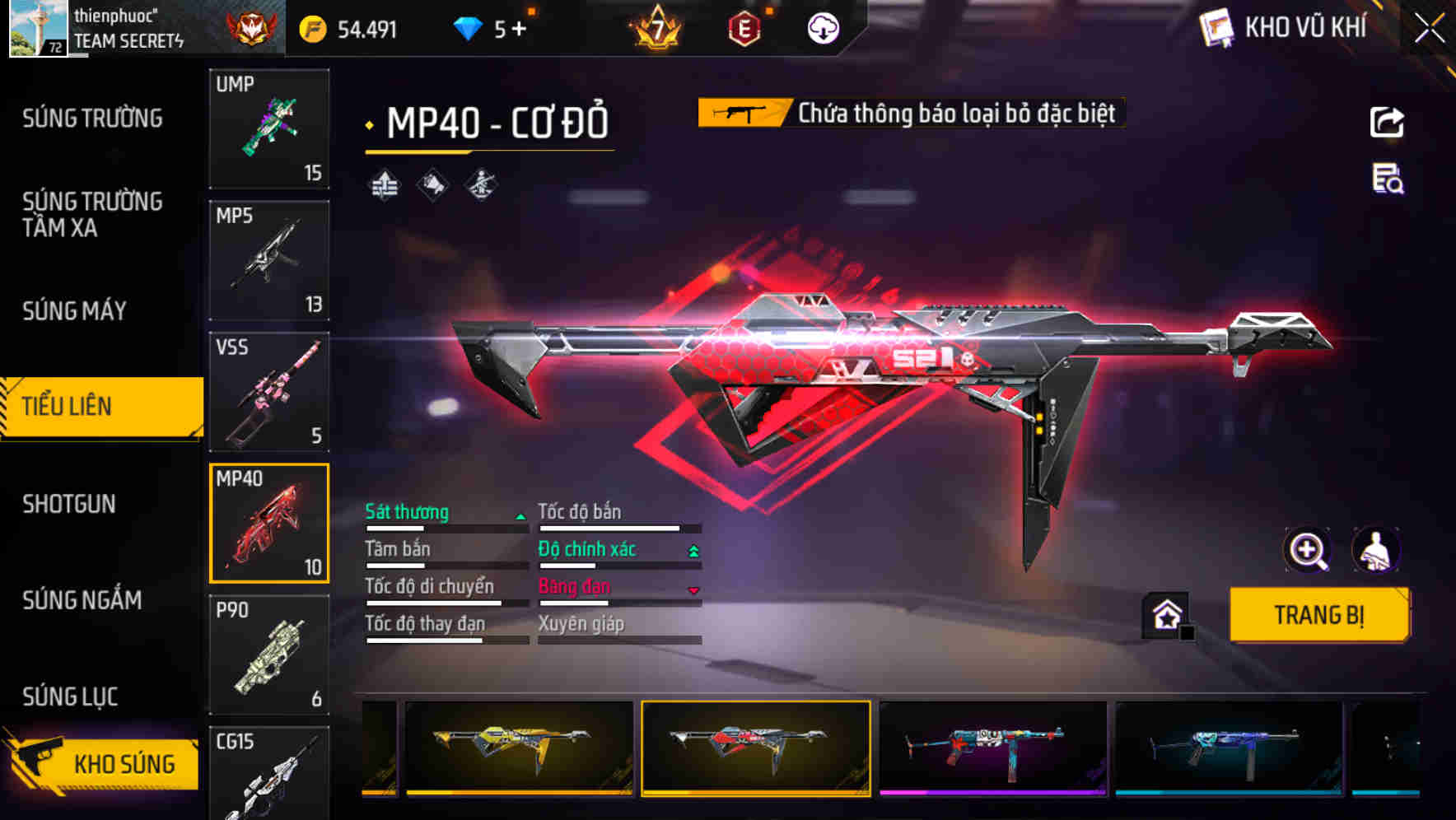
Task: Open the E-badge event icon in top bar
Action: coord(744,27)
